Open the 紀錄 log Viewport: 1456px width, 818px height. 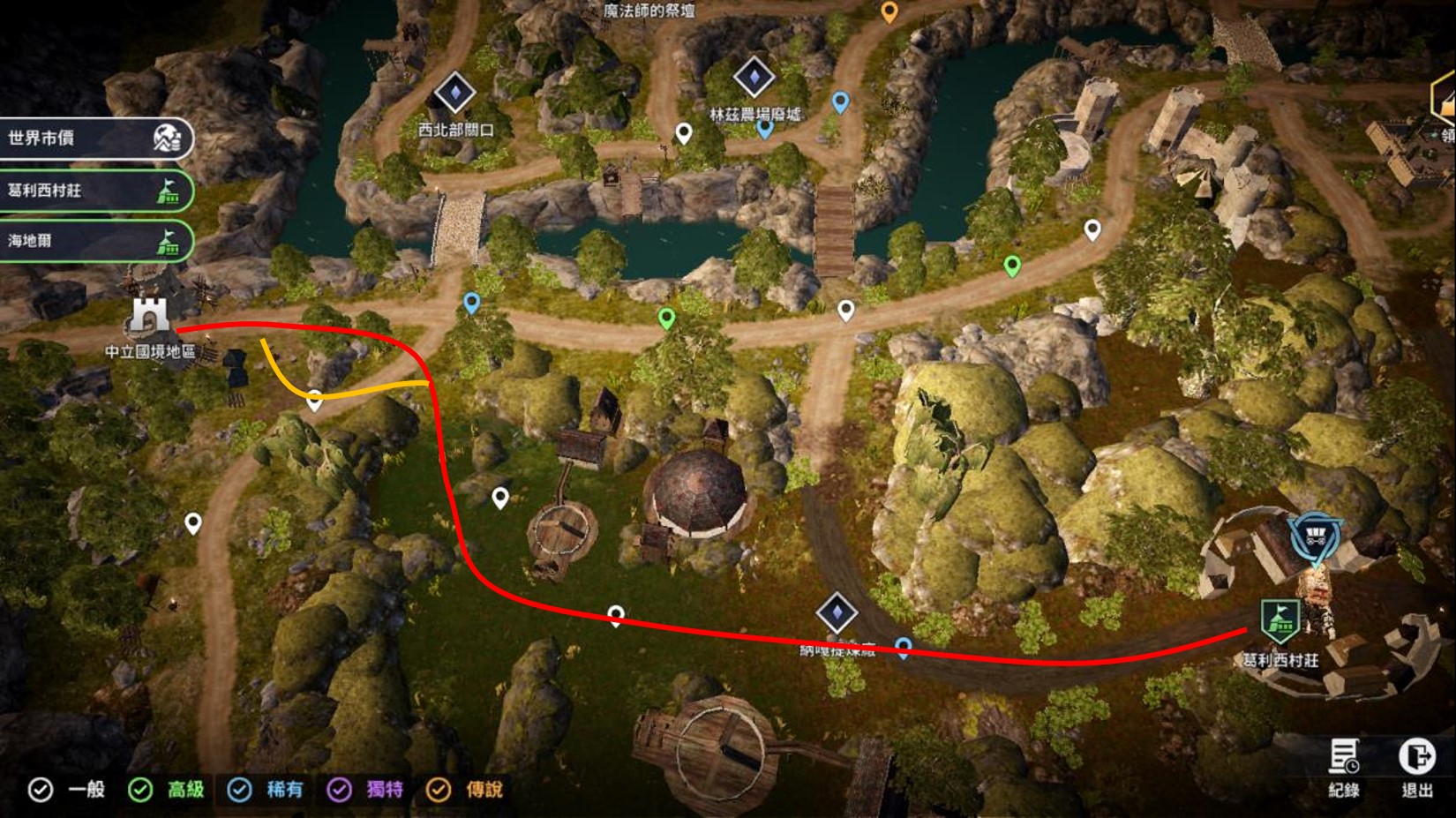click(x=1344, y=766)
